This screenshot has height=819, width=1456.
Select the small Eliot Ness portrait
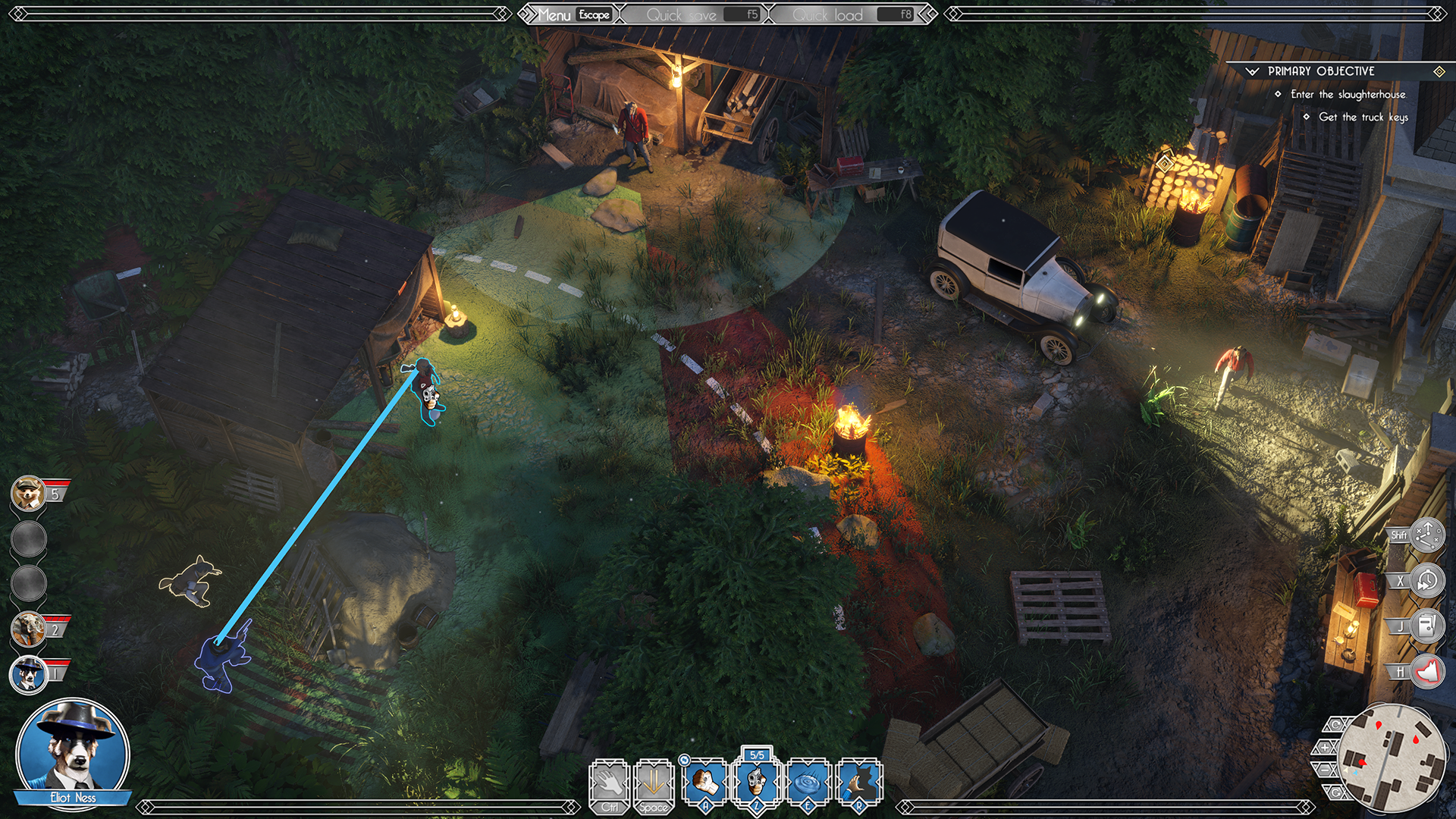point(29,673)
